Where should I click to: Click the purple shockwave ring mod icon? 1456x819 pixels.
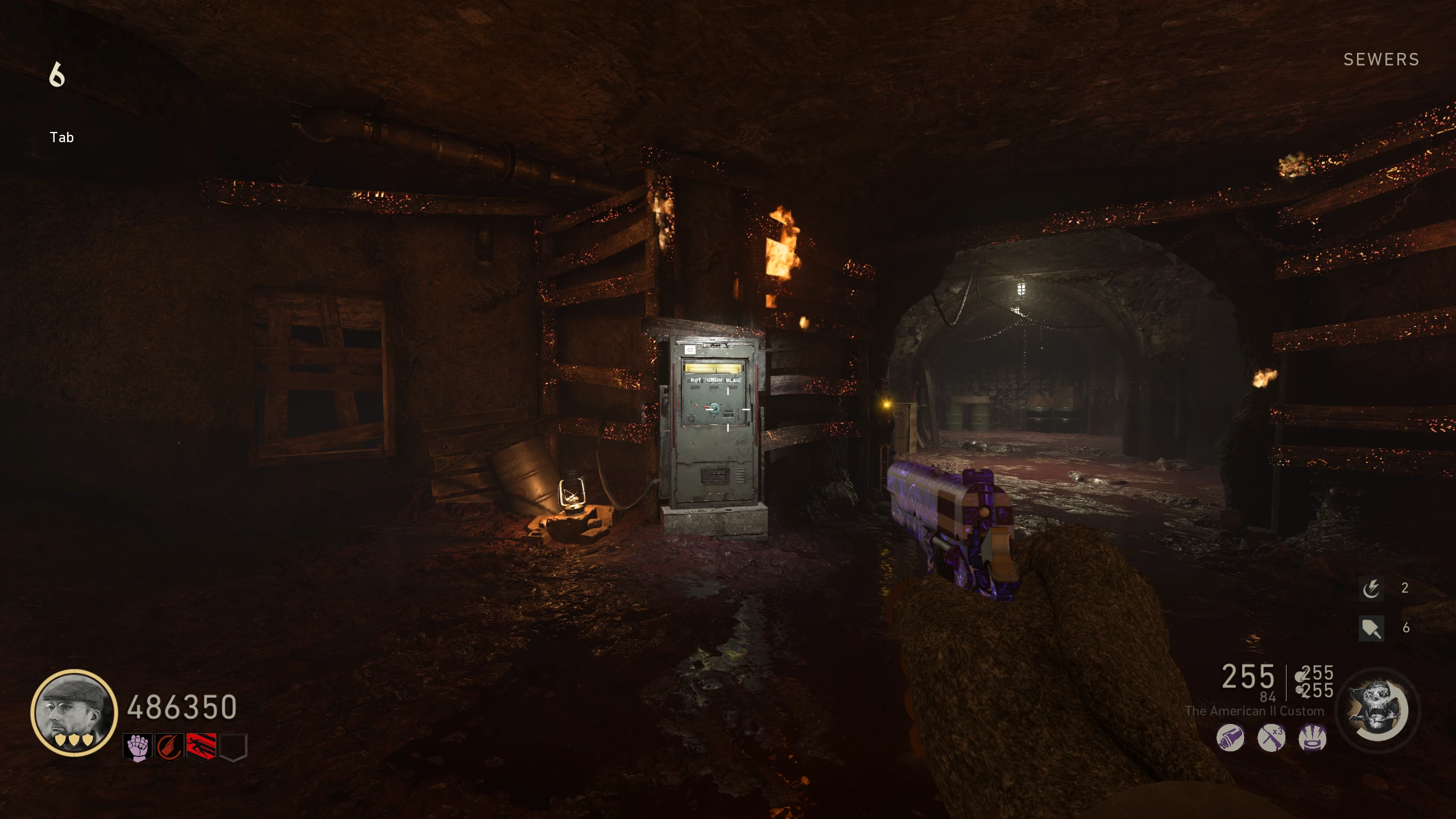(x=1313, y=738)
